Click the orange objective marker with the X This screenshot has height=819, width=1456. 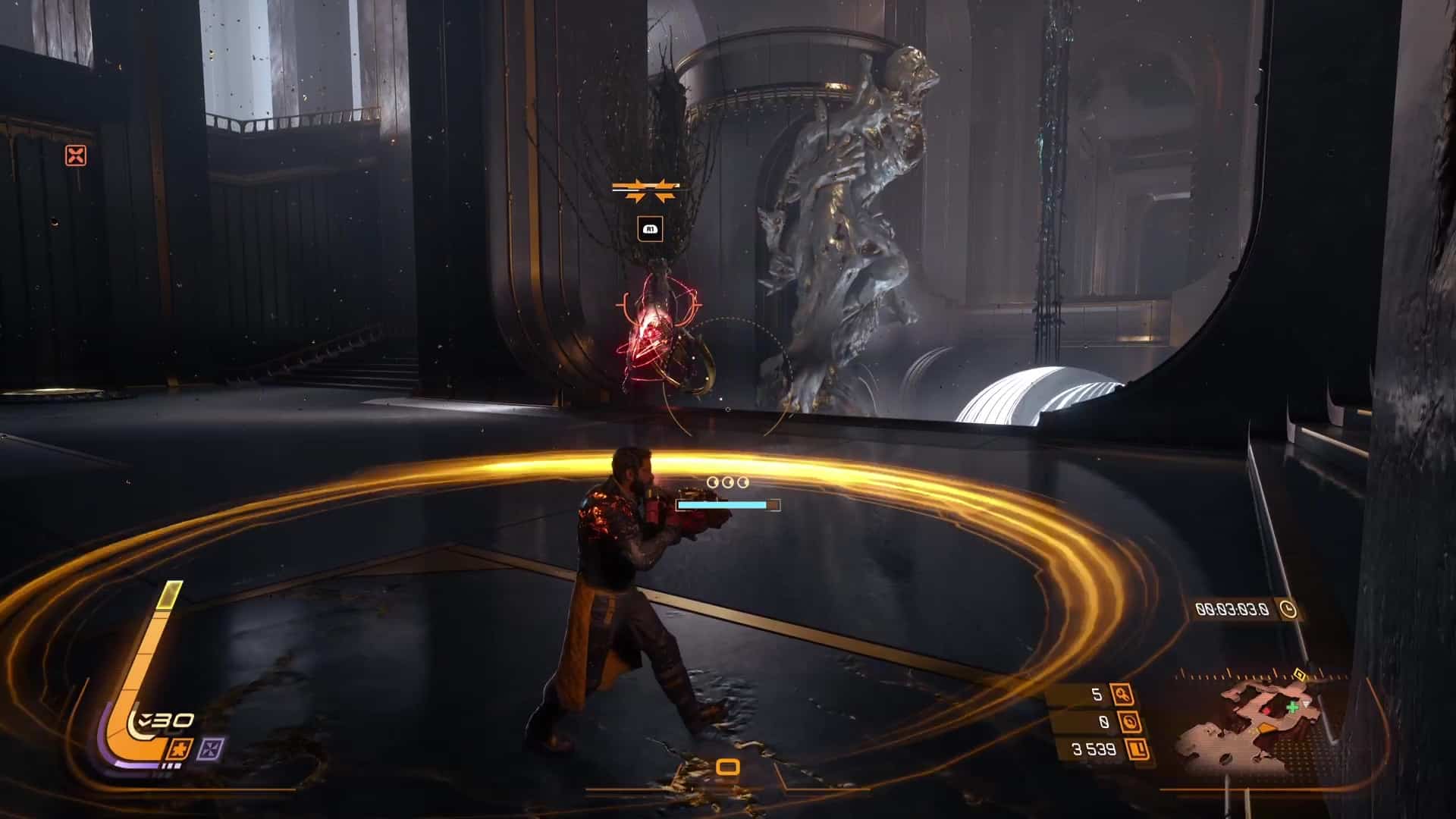76,155
